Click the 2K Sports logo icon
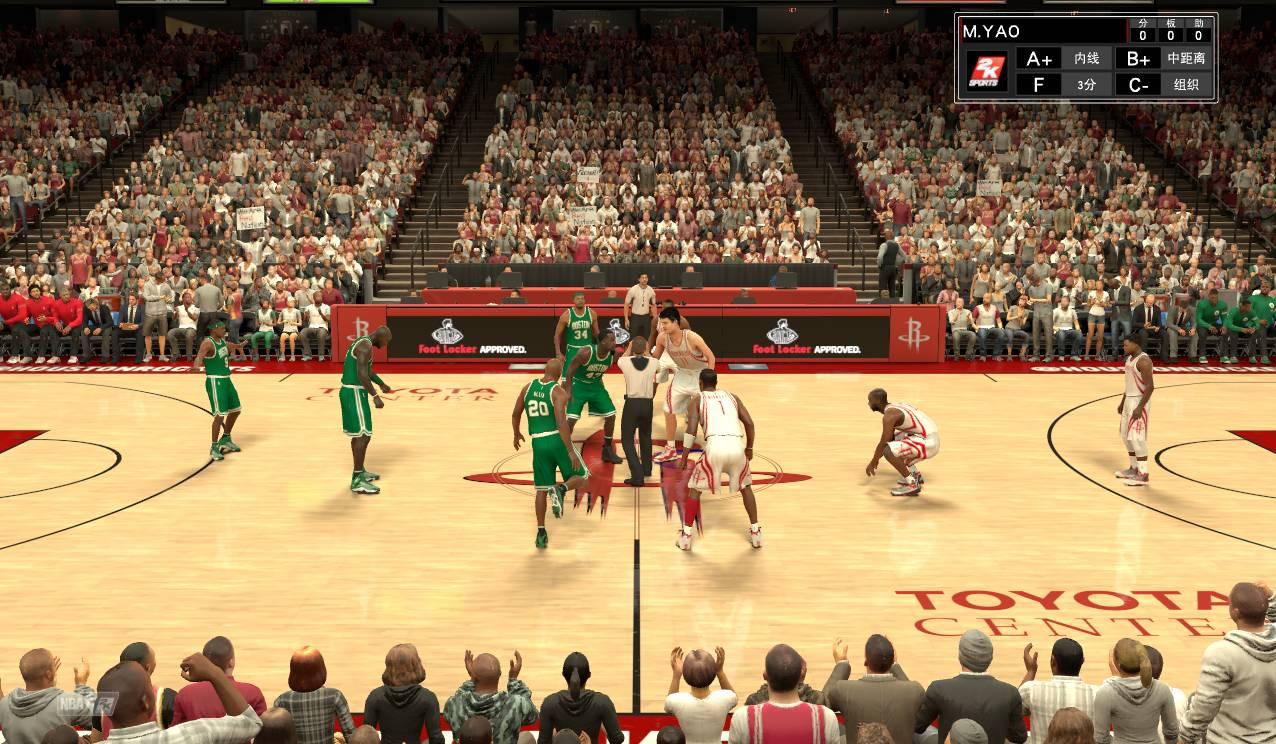This screenshot has width=1276, height=744. pyautogui.click(x=986, y=71)
